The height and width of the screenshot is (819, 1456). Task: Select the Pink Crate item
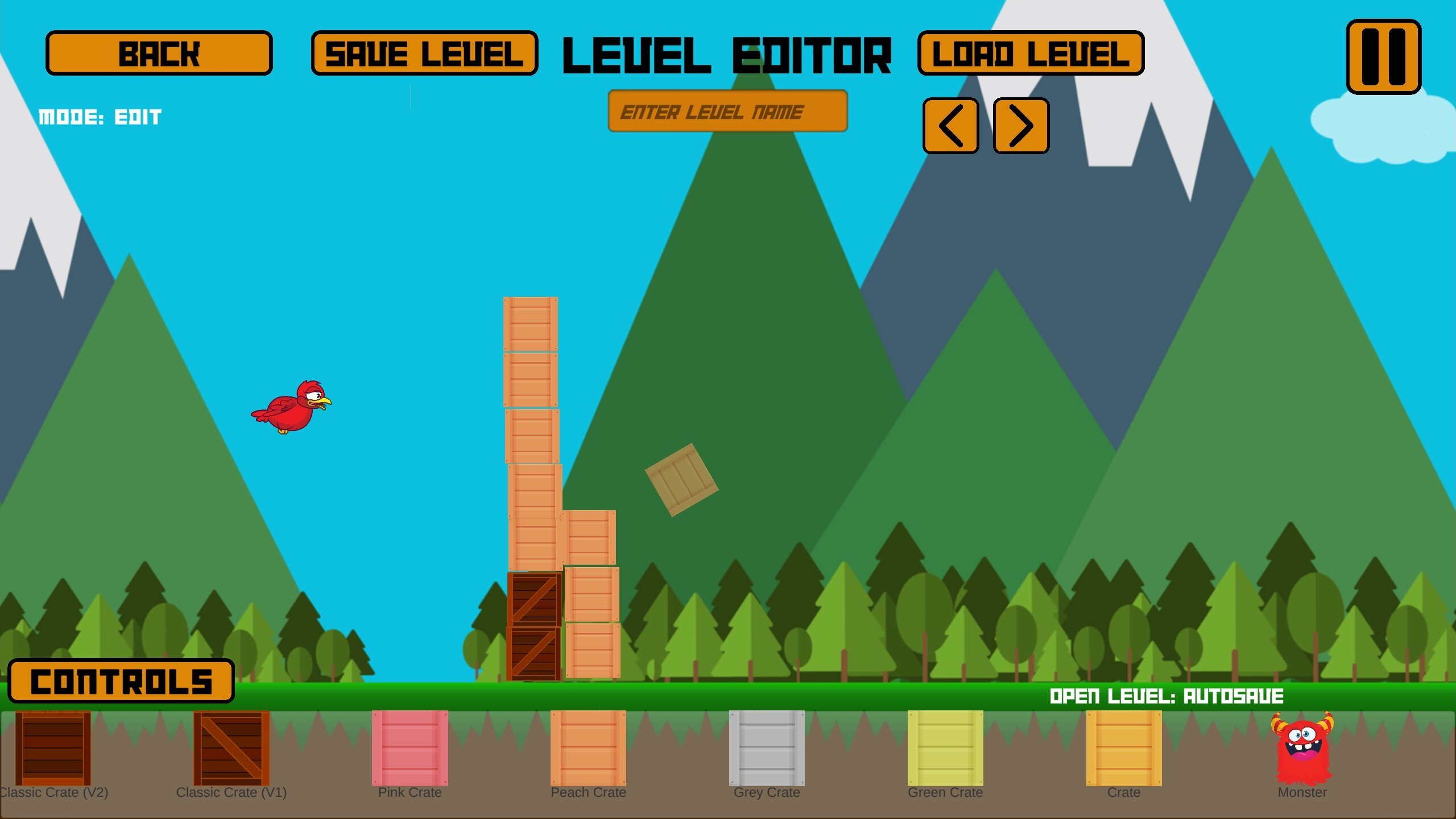click(410, 750)
